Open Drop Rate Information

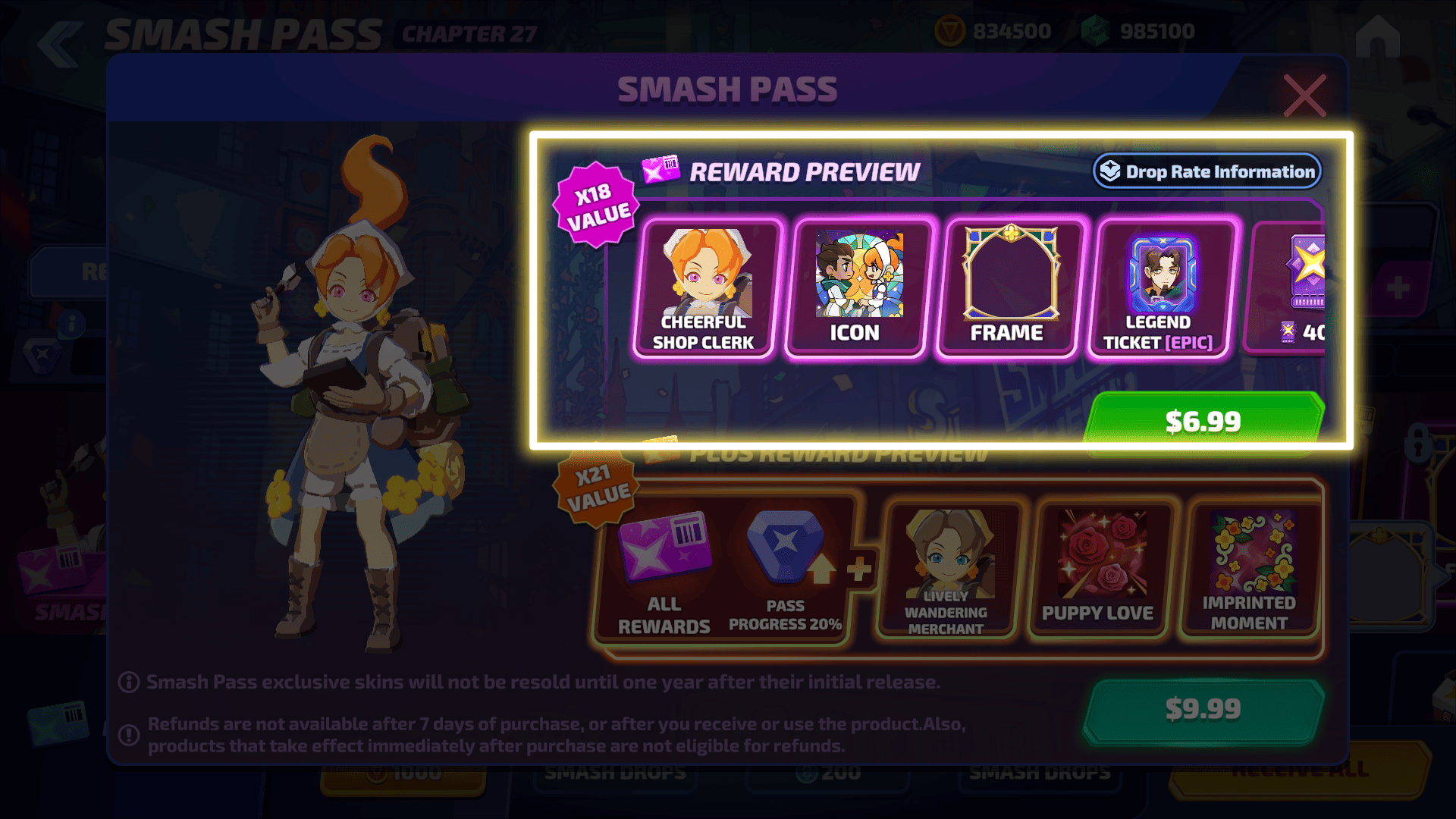[1207, 171]
